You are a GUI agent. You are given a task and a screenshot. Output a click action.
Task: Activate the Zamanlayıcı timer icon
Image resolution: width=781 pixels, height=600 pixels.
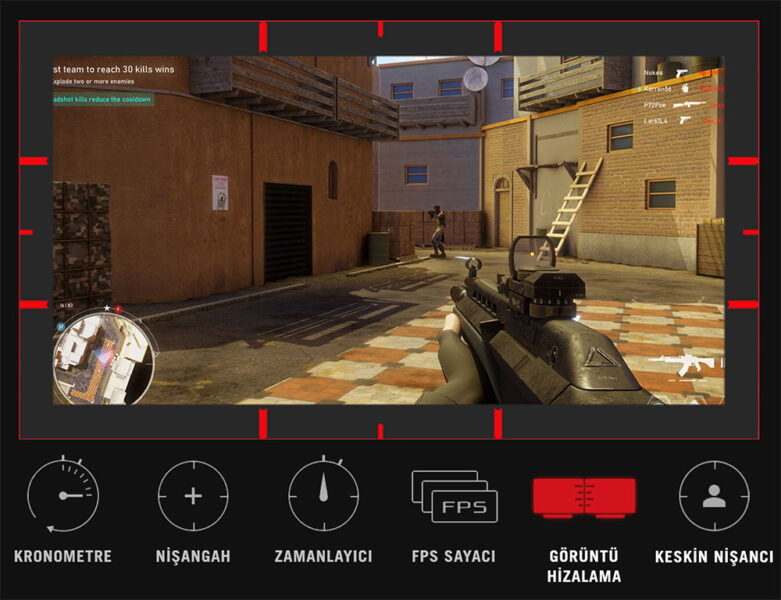pyautogui.click(x=323, y=496)
